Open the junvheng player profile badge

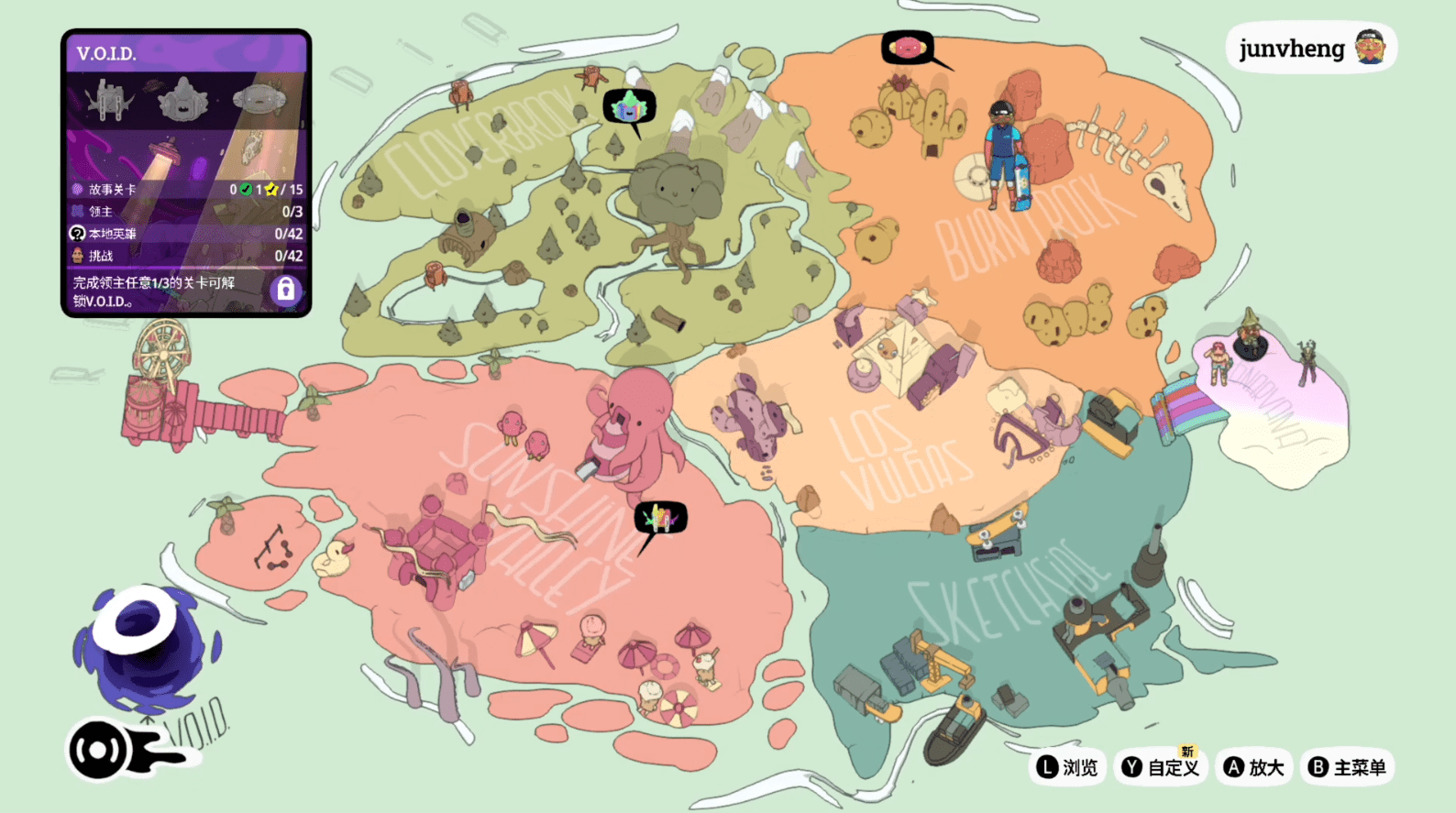pyautogui.click(x=1311, y=48)
